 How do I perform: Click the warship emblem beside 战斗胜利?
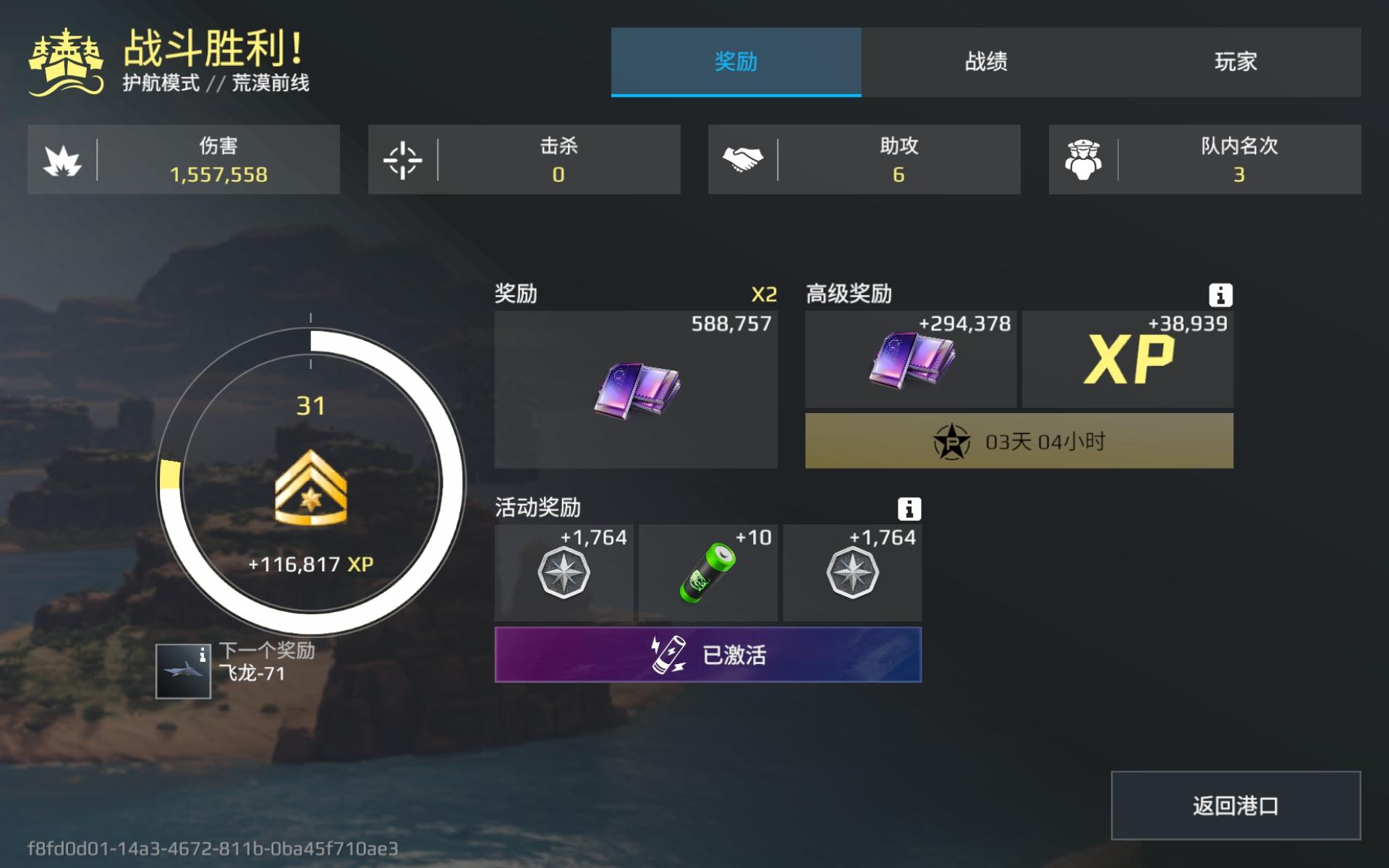point(64,61)
